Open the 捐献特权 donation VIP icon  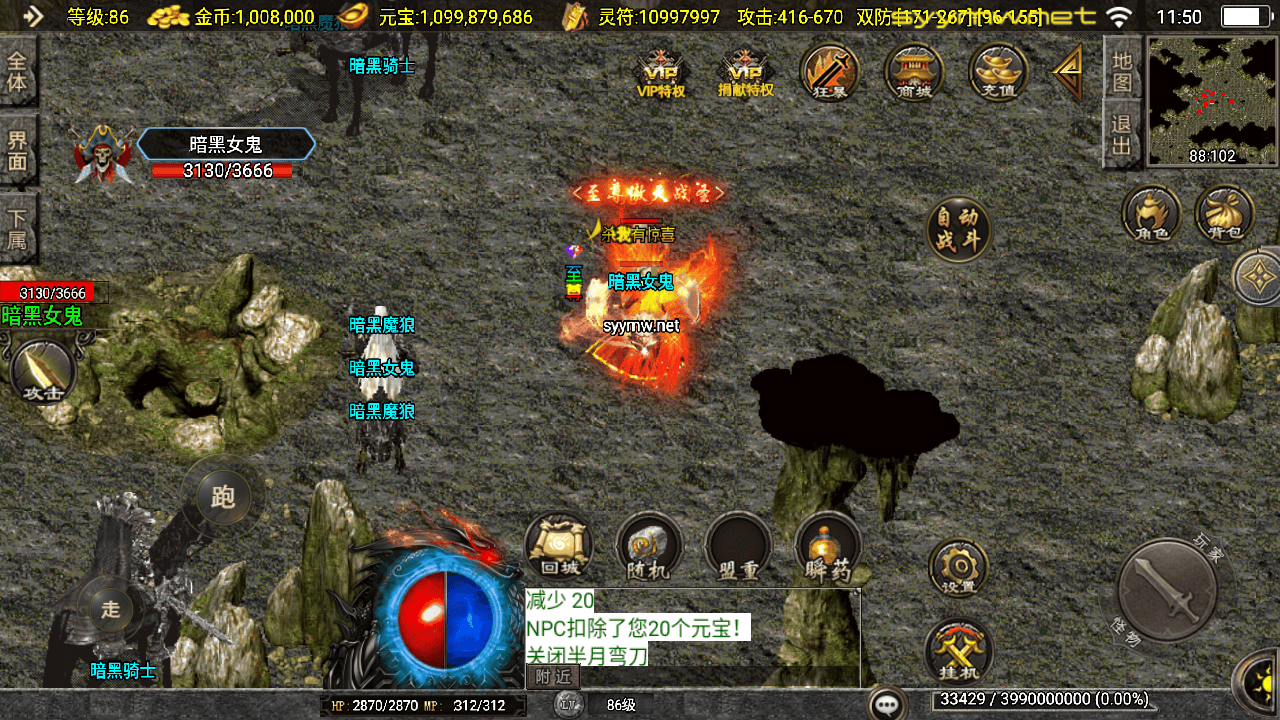pos(746,73)
